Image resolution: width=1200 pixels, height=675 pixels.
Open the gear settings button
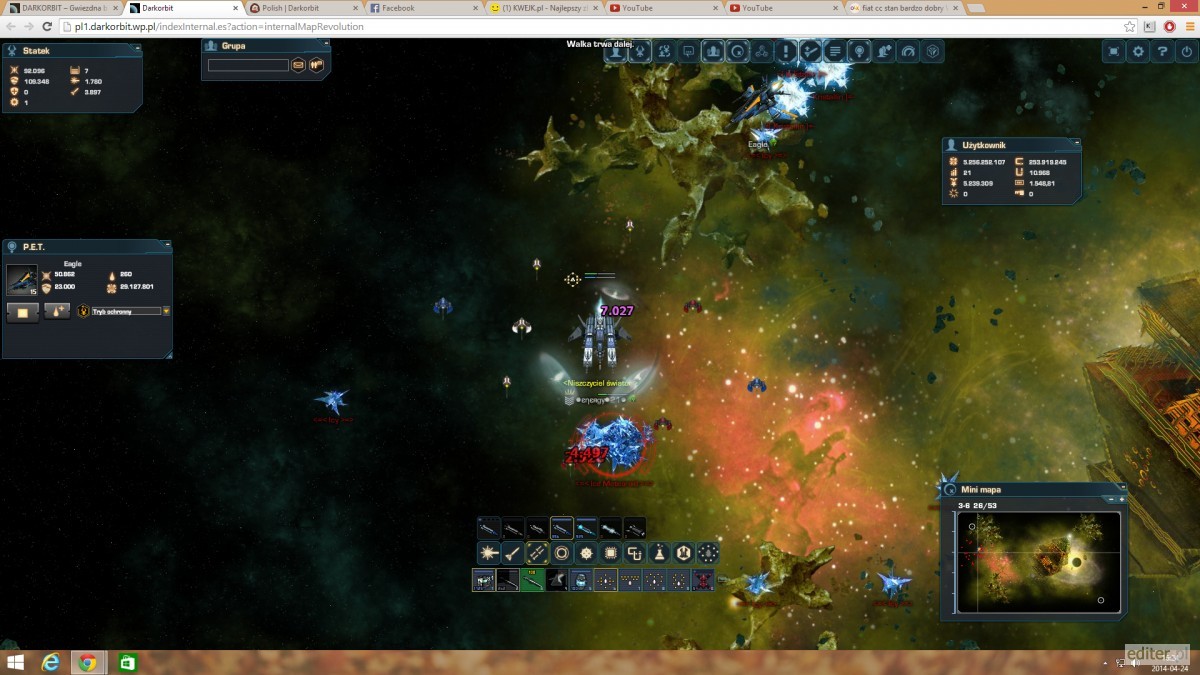(1138, 52)
